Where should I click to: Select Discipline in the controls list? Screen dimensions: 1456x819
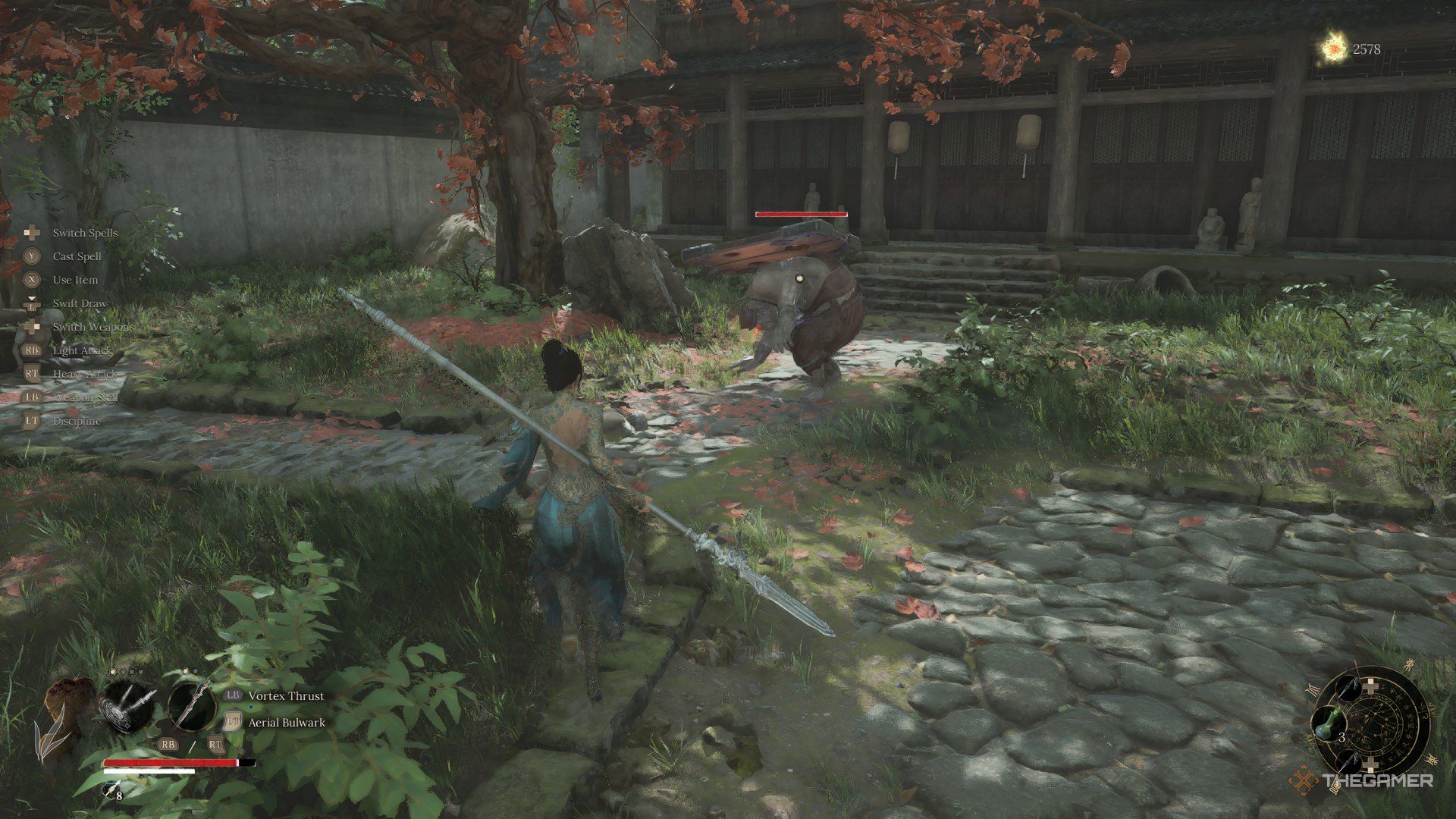[x=77, y=419]
